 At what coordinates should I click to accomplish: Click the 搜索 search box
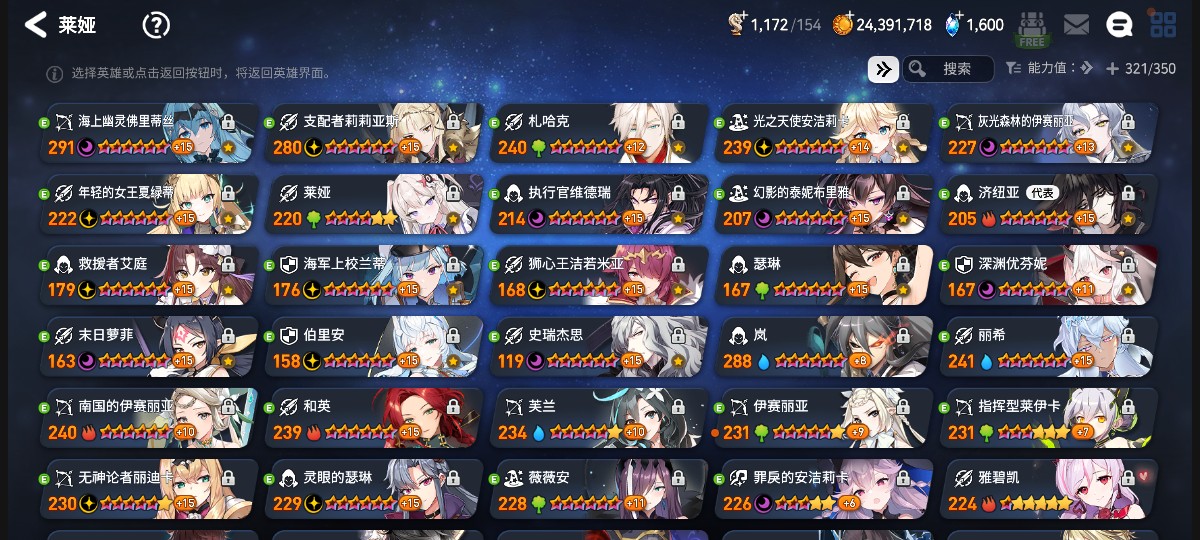pyautogui.click(x=948, y=68)
